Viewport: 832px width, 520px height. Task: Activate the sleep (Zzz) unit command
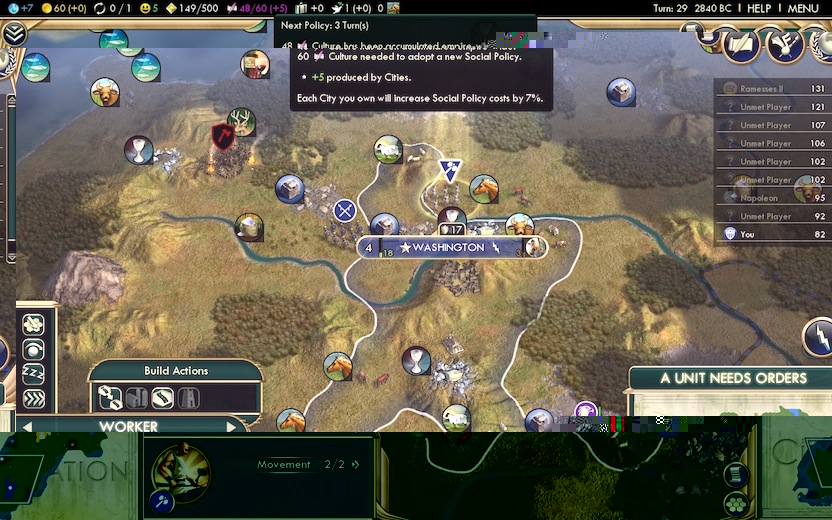pos(33,374)
